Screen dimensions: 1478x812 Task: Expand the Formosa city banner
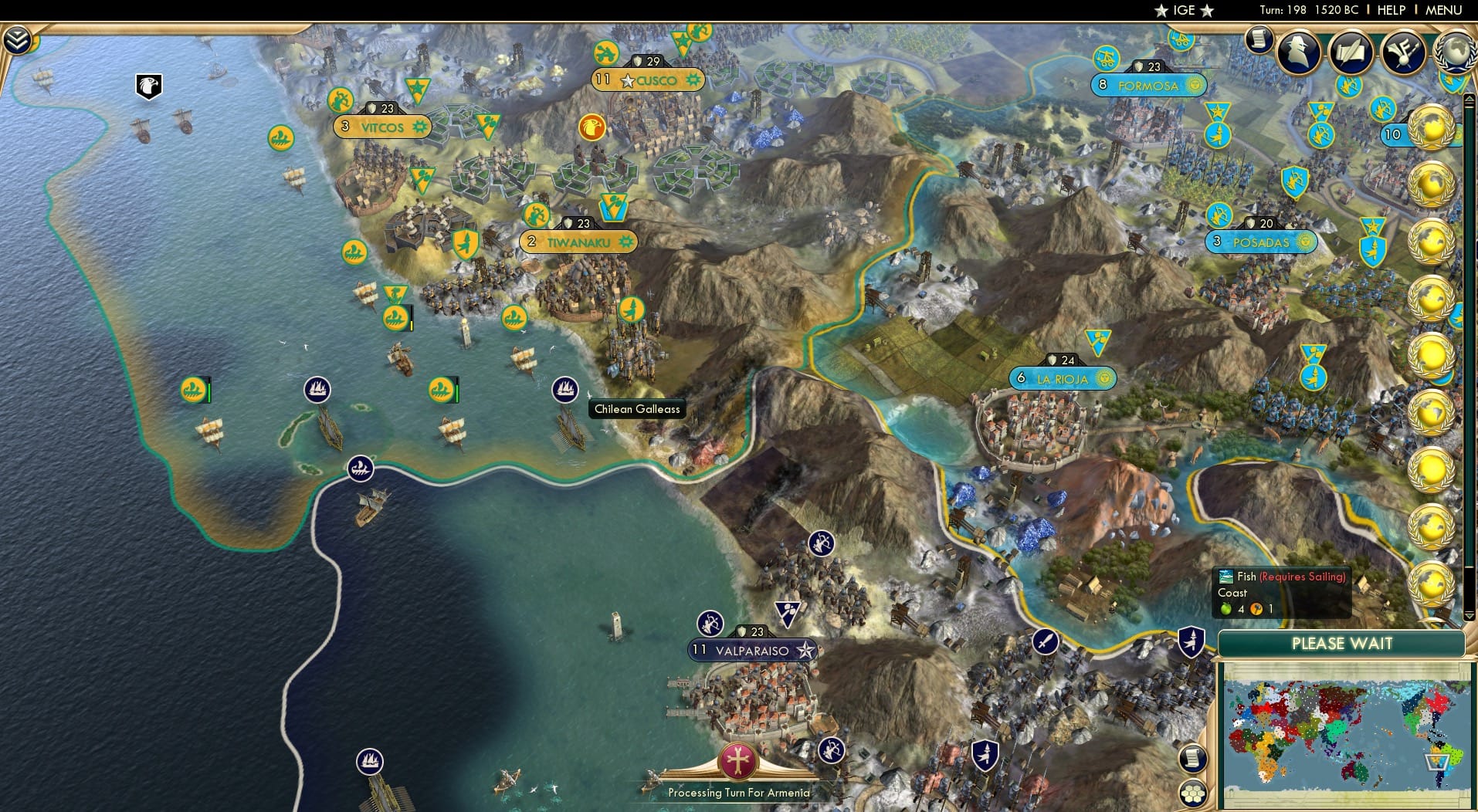pos(1151,86)
